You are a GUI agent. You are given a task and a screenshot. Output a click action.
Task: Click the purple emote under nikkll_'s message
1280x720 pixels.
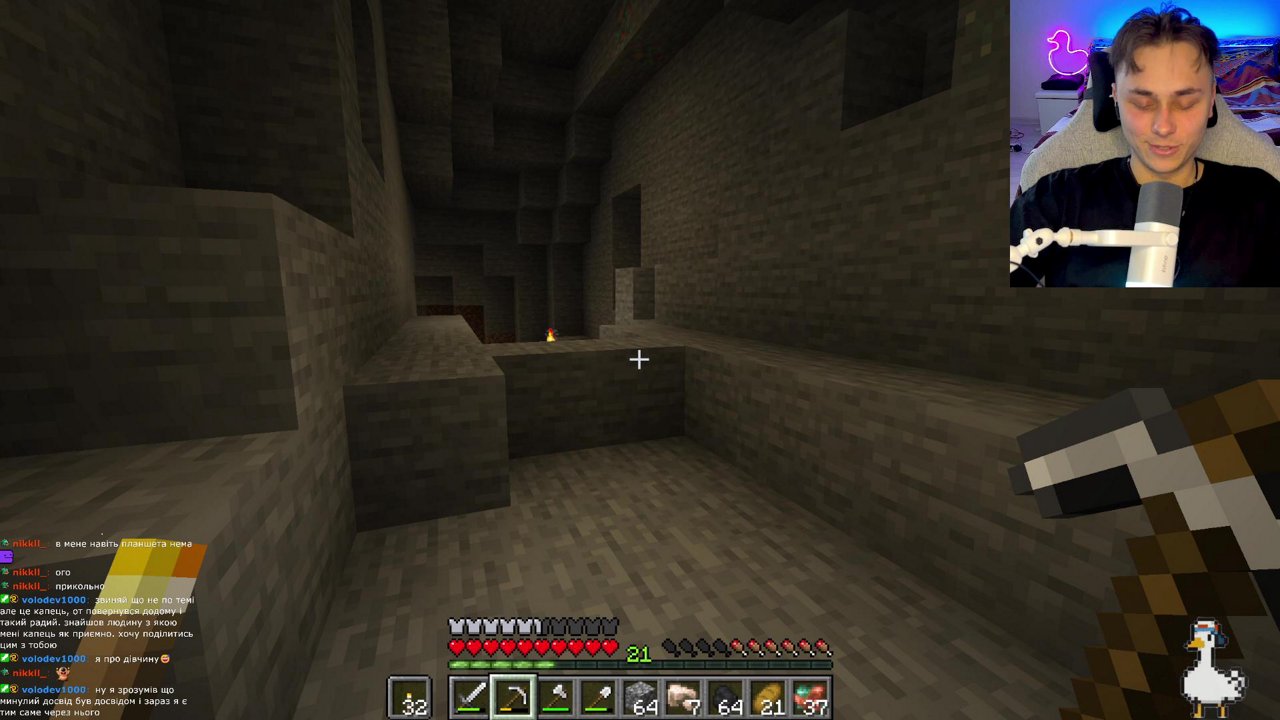tap(9, 557)
